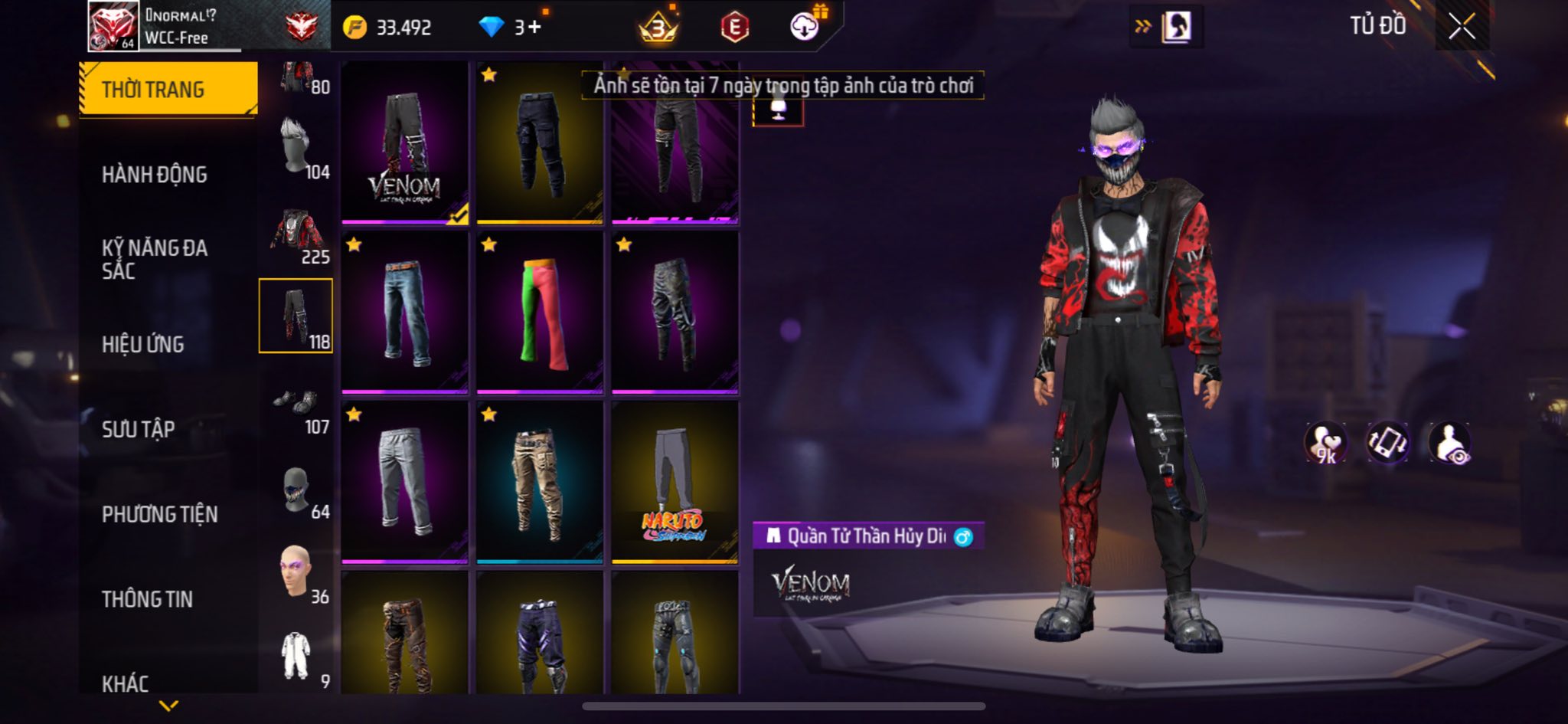
Task: Pick the tan cargo pants
Action: click(540, 483)
